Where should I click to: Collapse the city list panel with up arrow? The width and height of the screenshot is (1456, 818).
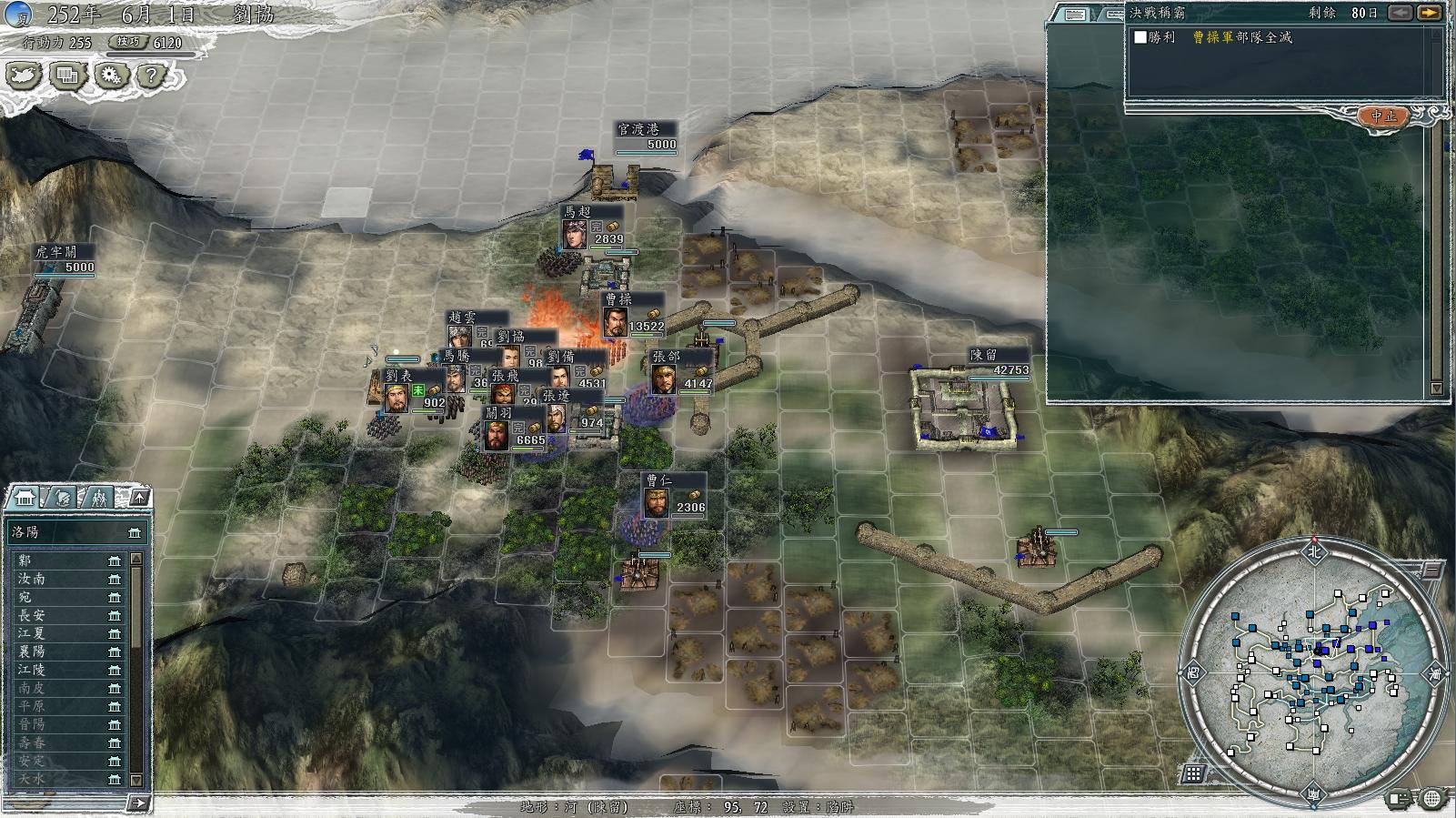[139, 497]
